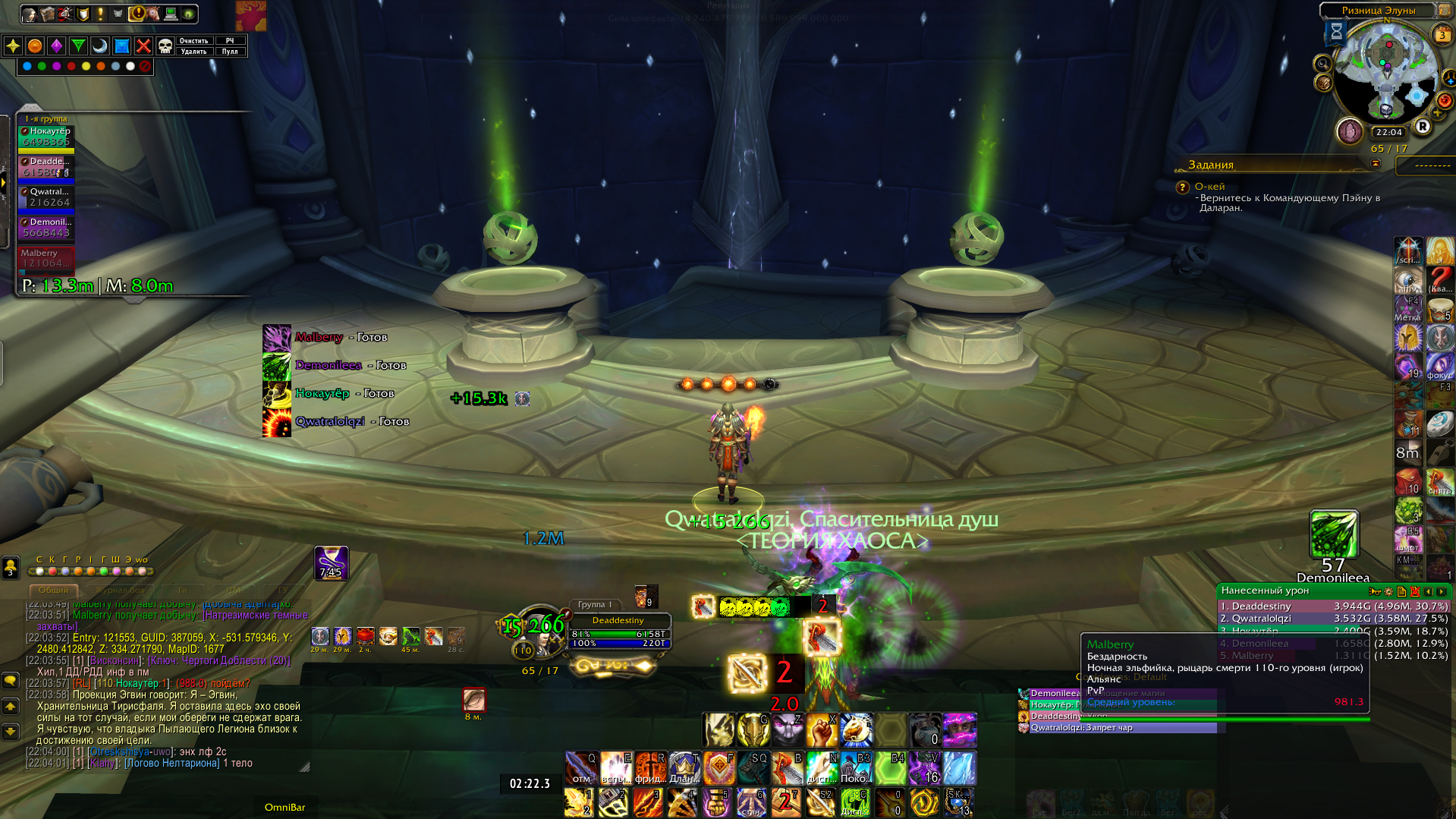Use the golden fist ability on key X
Image resolution: width=1456 pixels, height=819 pixels.
822,729
